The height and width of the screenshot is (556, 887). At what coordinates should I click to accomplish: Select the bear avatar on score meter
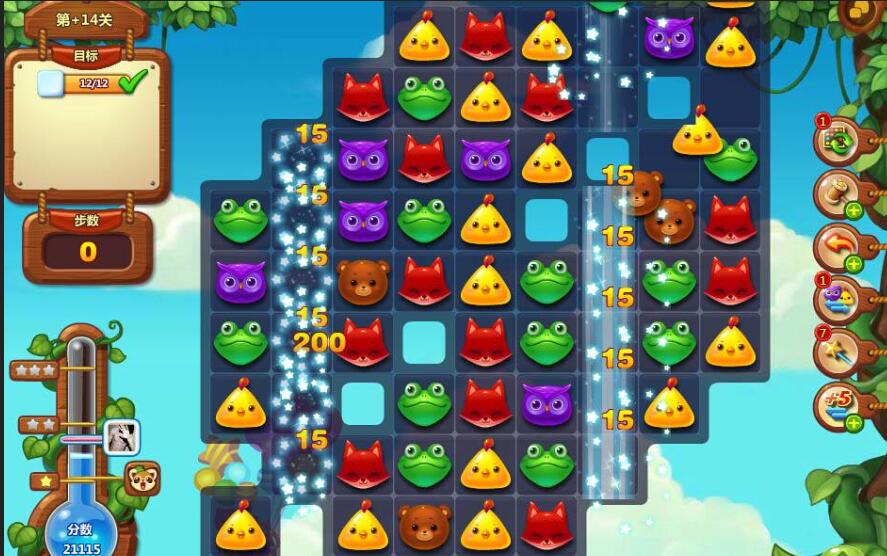[141, 479]
